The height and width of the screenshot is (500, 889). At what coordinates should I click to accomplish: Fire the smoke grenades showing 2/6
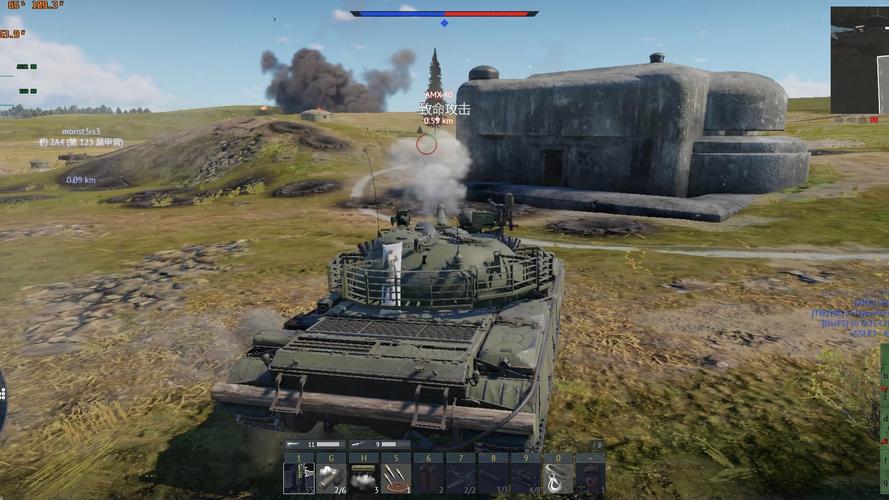331,474
